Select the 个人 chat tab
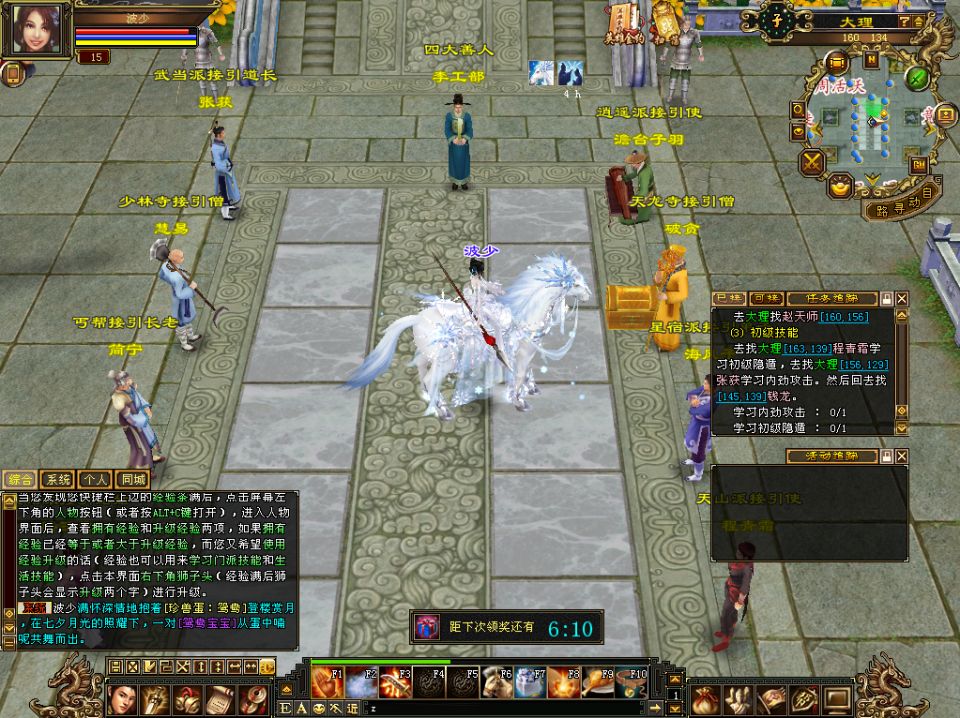Image resolution: width=960 pixels, height=718 pixels. 96,480
